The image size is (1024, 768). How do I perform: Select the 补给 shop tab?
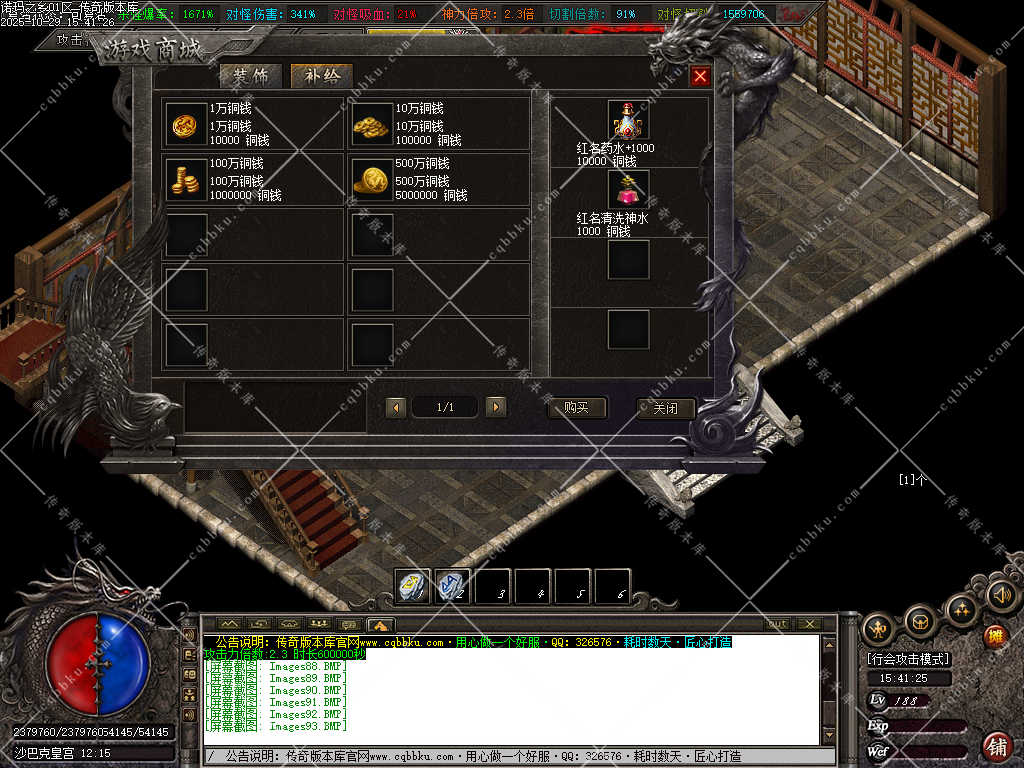point(322,77)
